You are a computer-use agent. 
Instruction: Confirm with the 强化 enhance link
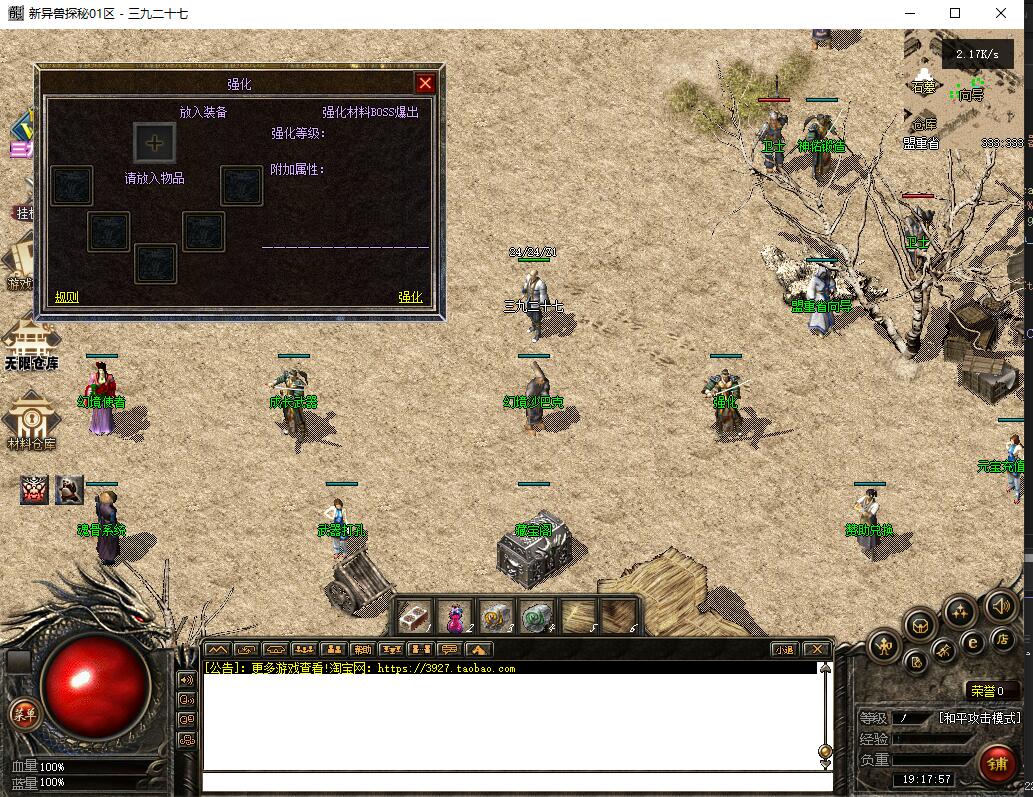pyautogui.click(x=410, y=297)
